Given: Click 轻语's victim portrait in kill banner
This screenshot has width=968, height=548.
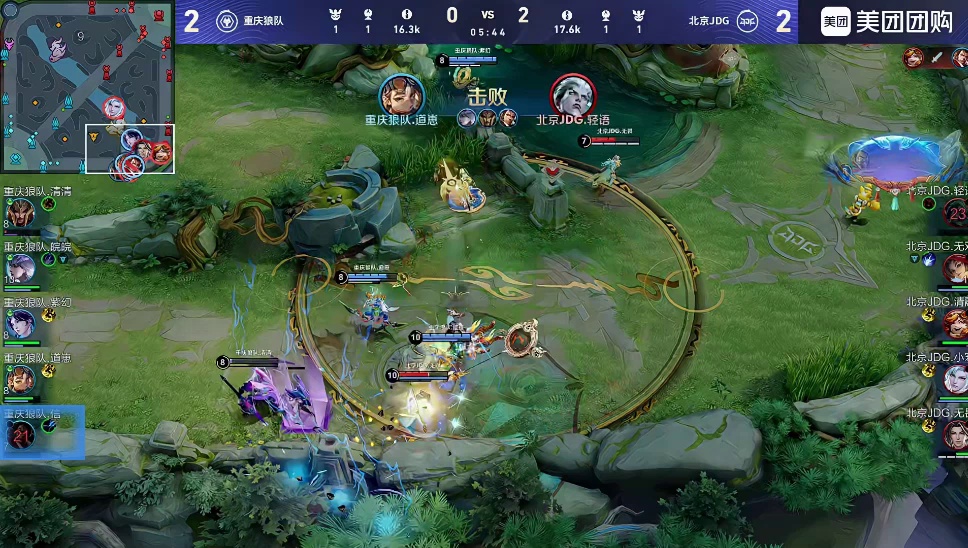Looking at the screenshot, I should click(572, 94).
